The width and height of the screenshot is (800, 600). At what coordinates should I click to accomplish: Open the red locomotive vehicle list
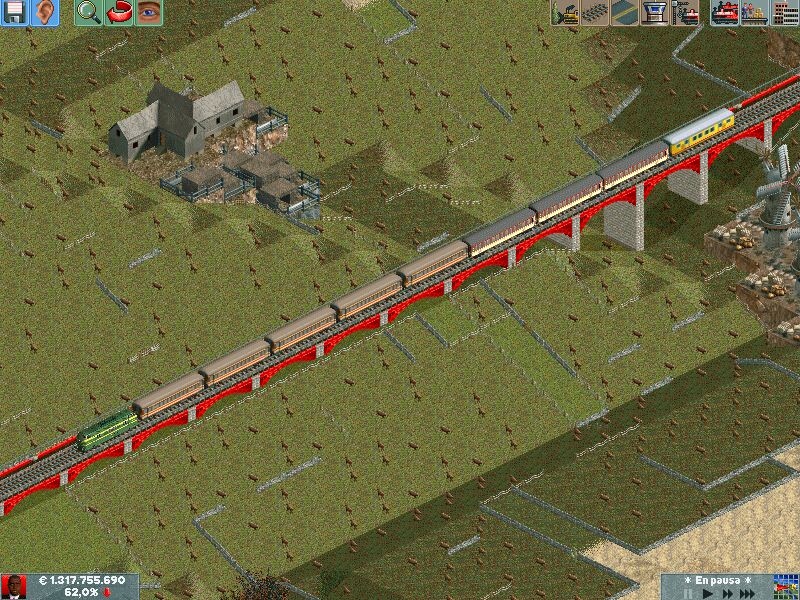(x=725, y=13)
